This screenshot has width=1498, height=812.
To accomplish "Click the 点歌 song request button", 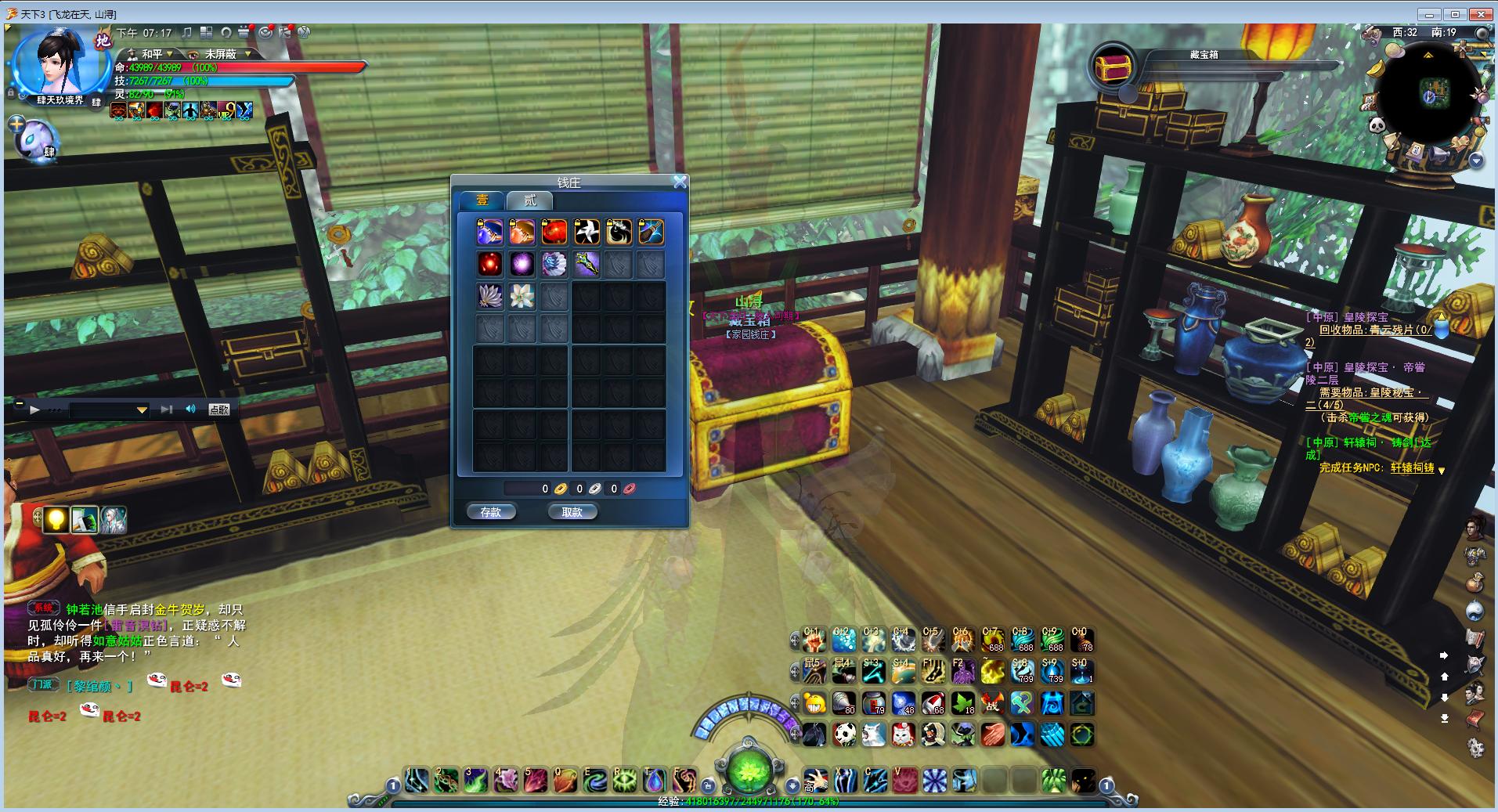I will (219, 410).
